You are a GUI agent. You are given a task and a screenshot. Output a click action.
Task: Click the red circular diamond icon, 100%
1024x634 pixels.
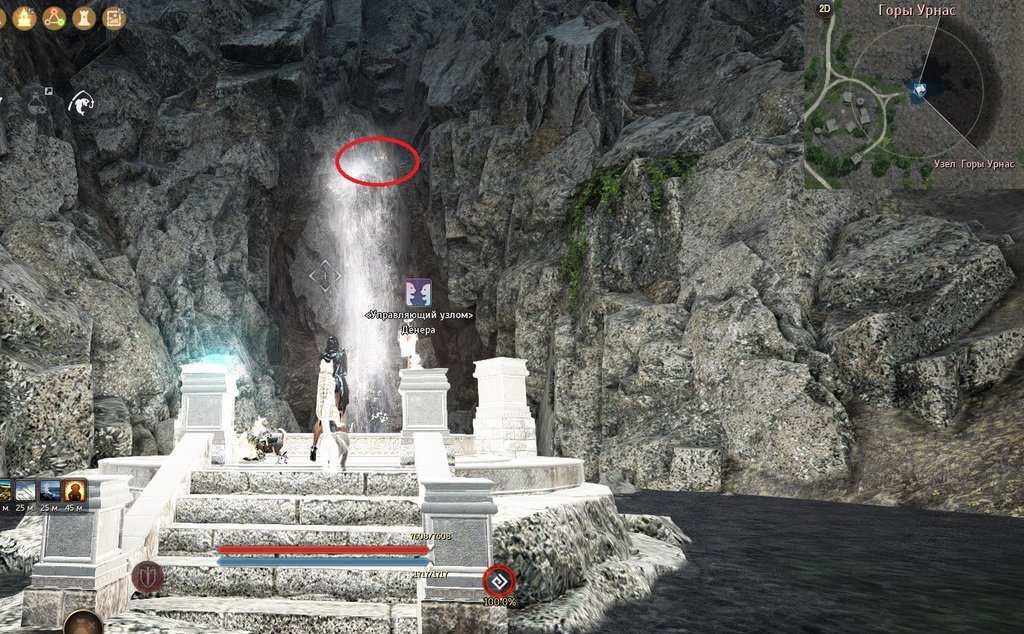pos(498,580)
